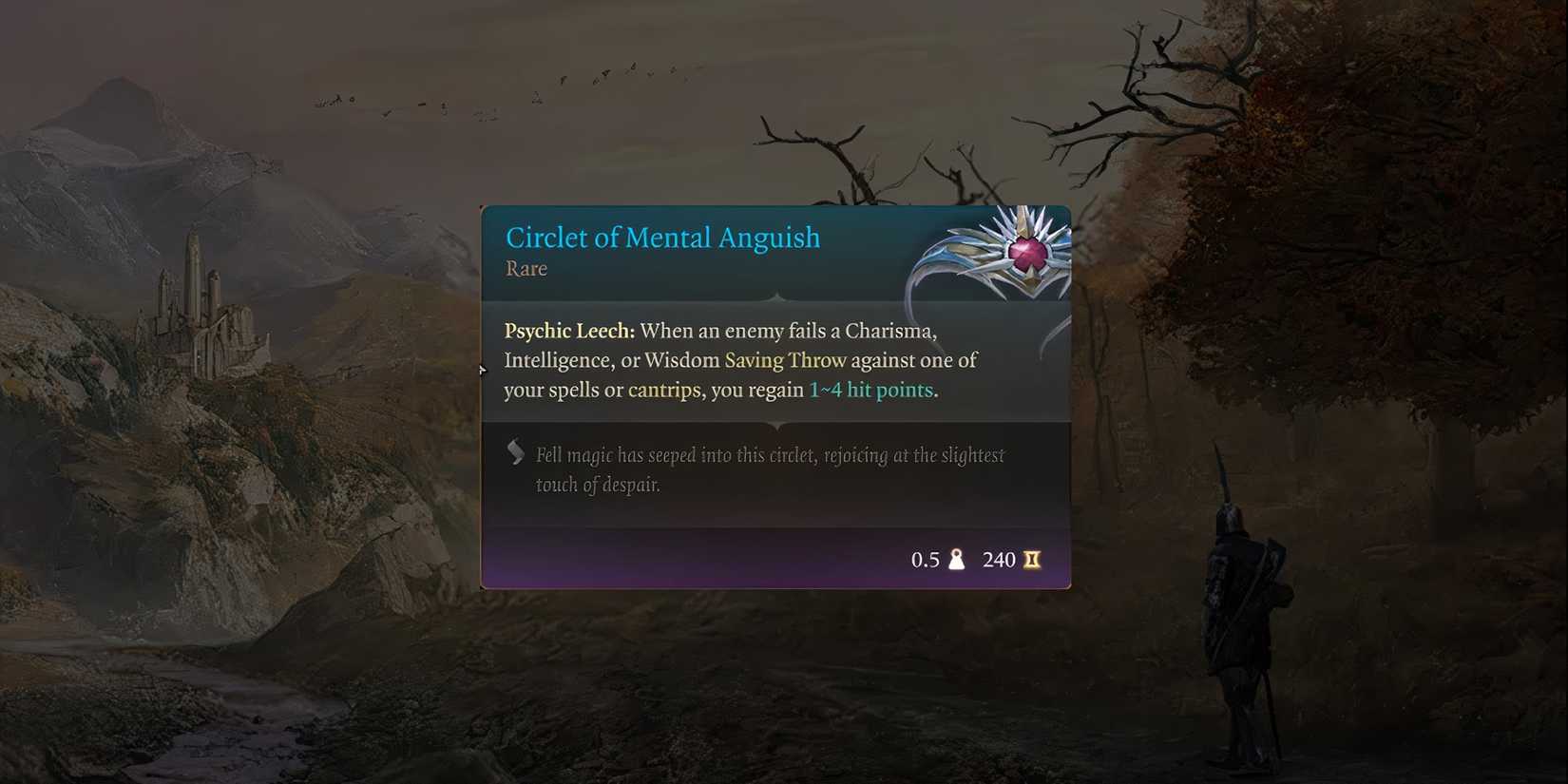Click the cursor arrow beside the tooltip edge
The image size is (1568, 784).
483,372
